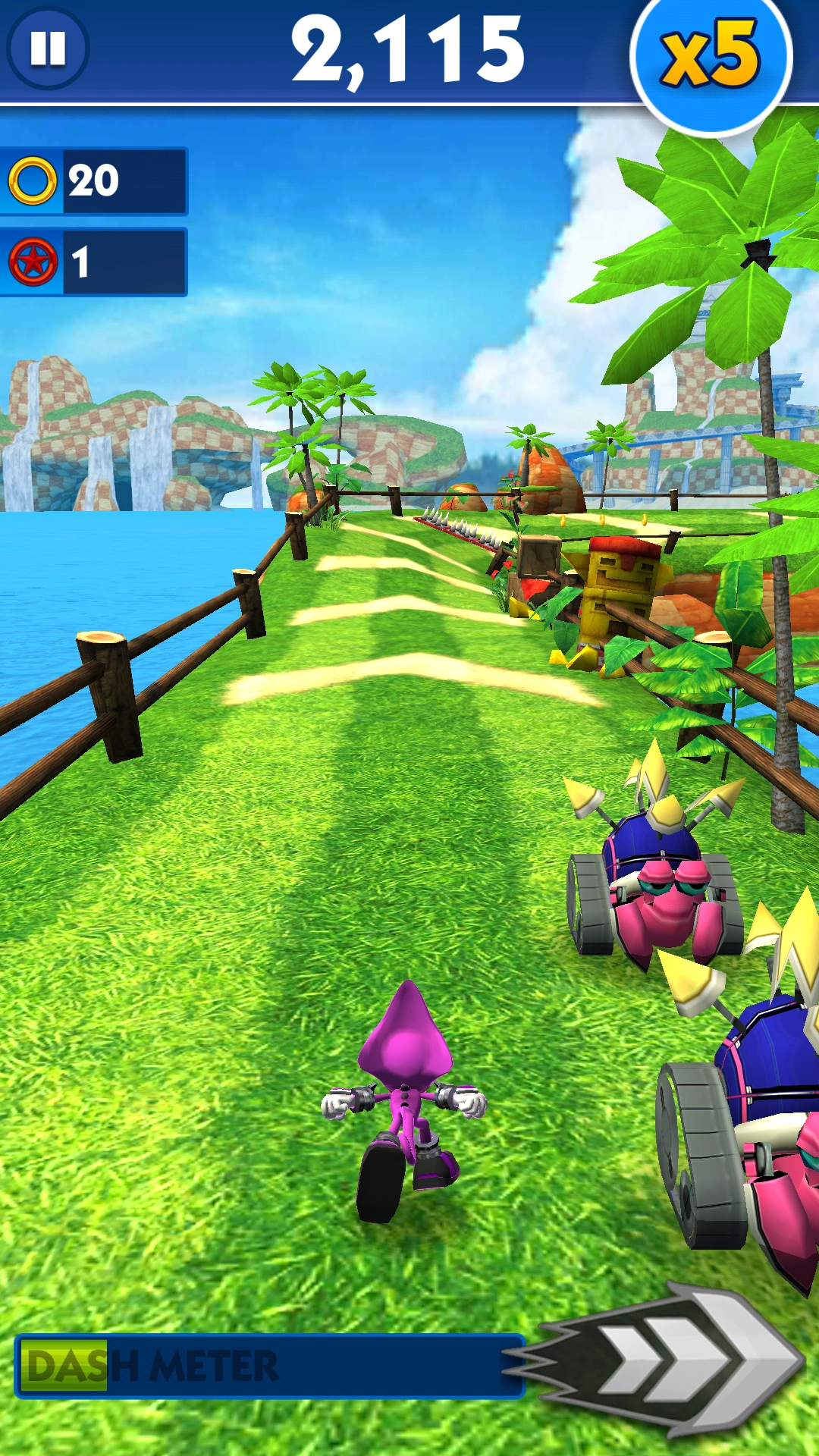Pause the game with the pause button

click(x=48, y=48)
